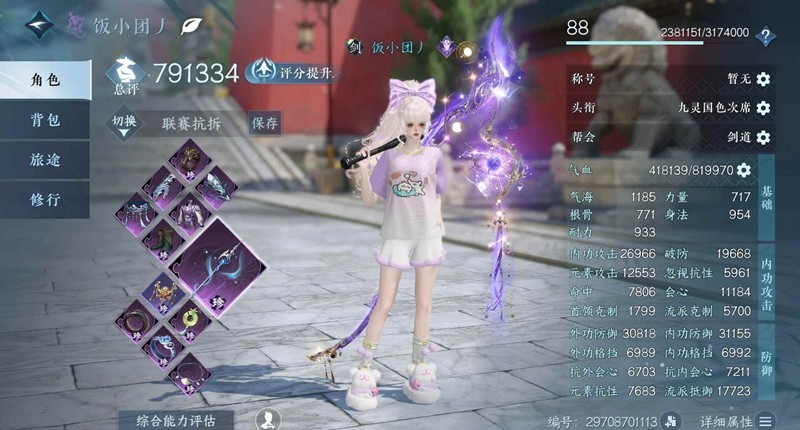Open the 称号 title settings gear
800x430 pixels.
[x=763, y=79]
